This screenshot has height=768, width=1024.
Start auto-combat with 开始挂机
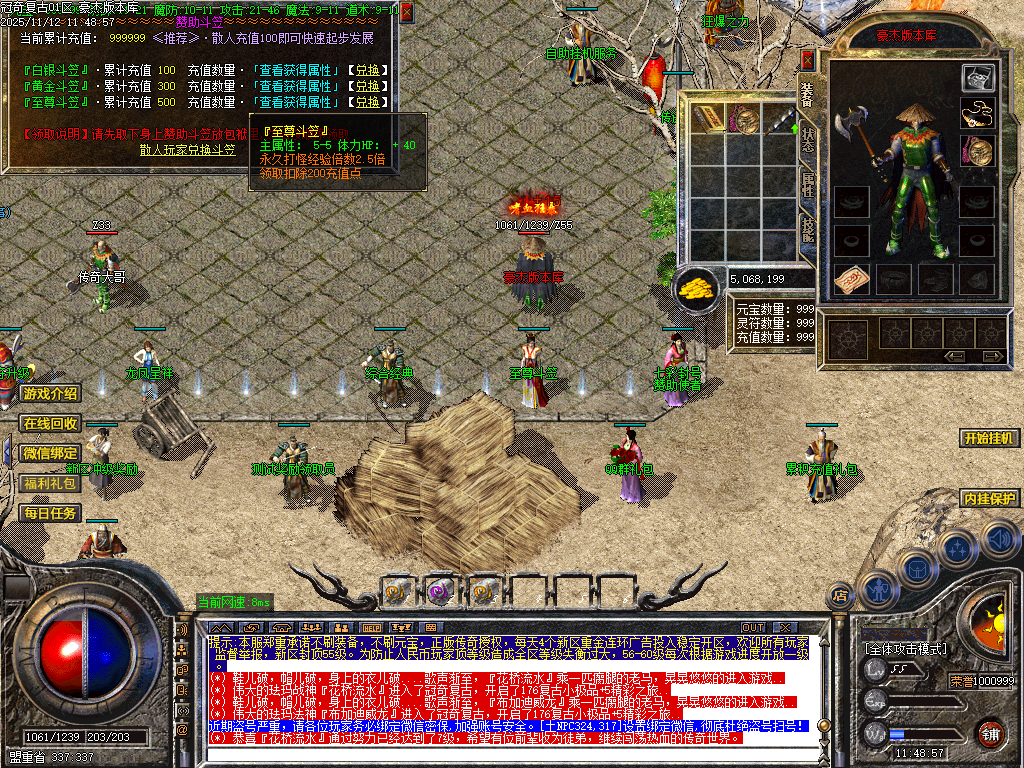pos(988,438)
